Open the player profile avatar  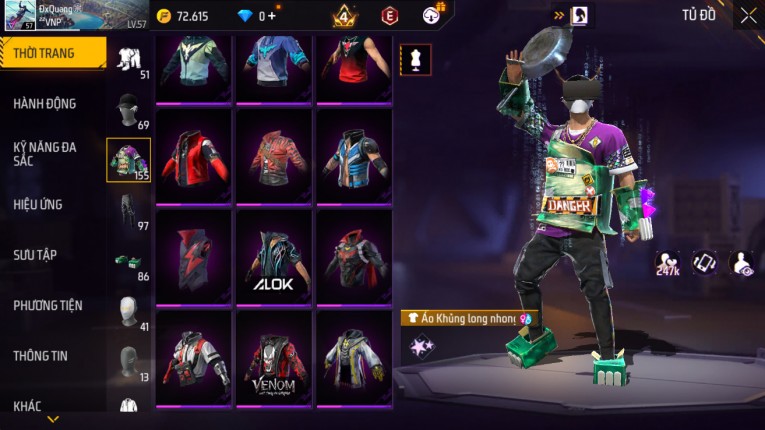(x=18, y=15)
